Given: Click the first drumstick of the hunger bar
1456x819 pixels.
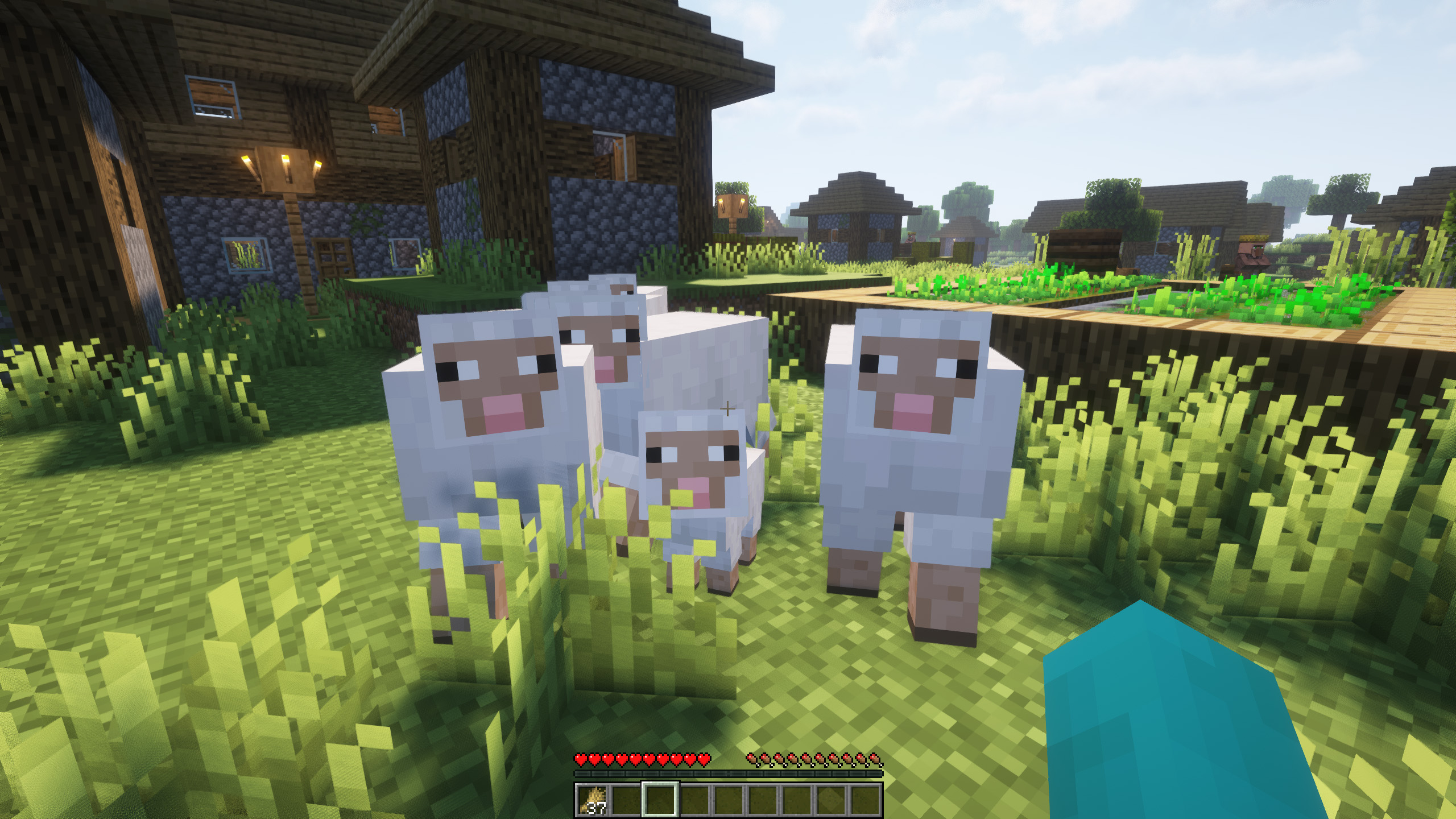Looking at the screenshot, I should pos(753,758).
